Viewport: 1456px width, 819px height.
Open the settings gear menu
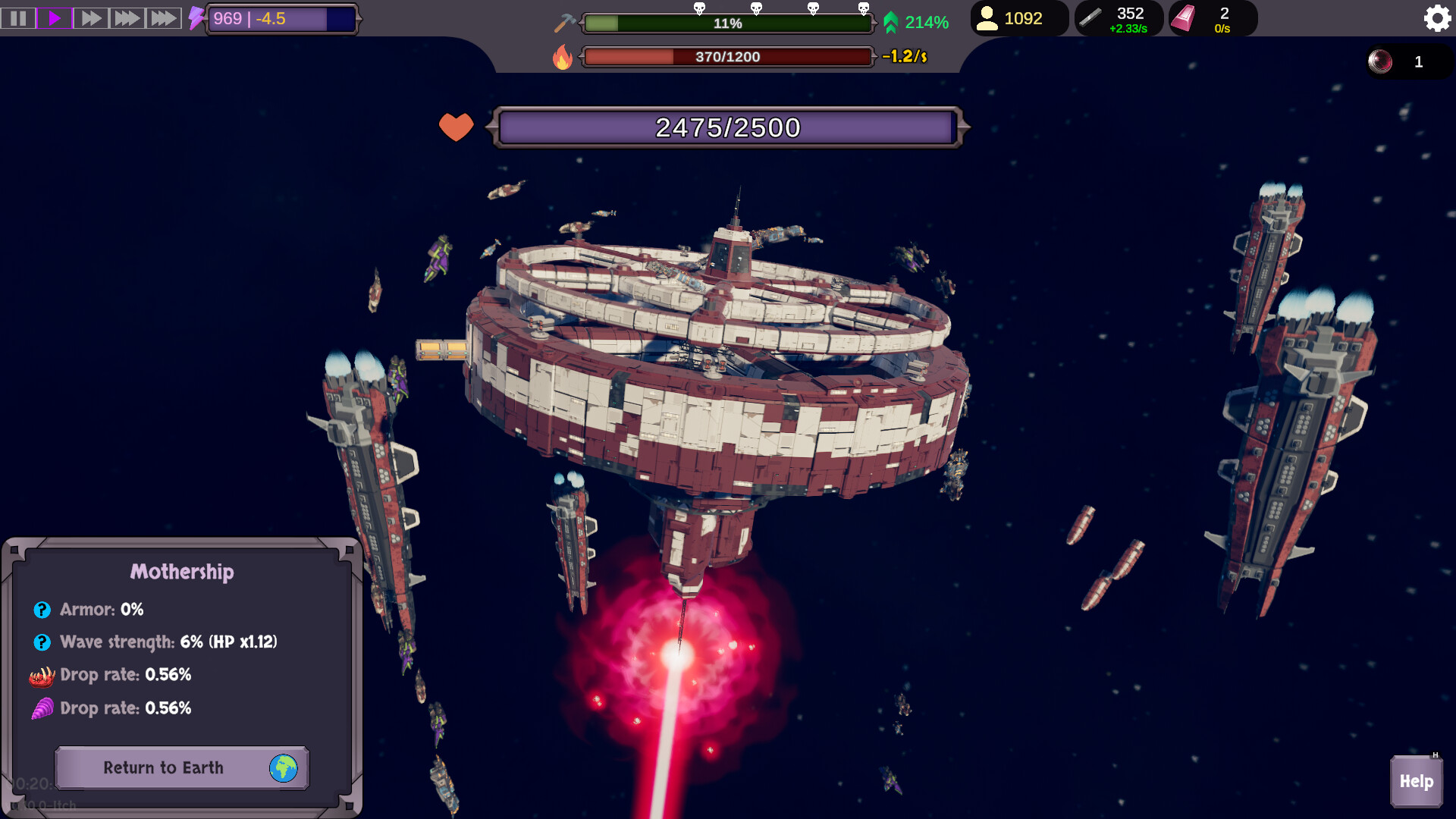pyautogui.click(x=1437, y=18)
